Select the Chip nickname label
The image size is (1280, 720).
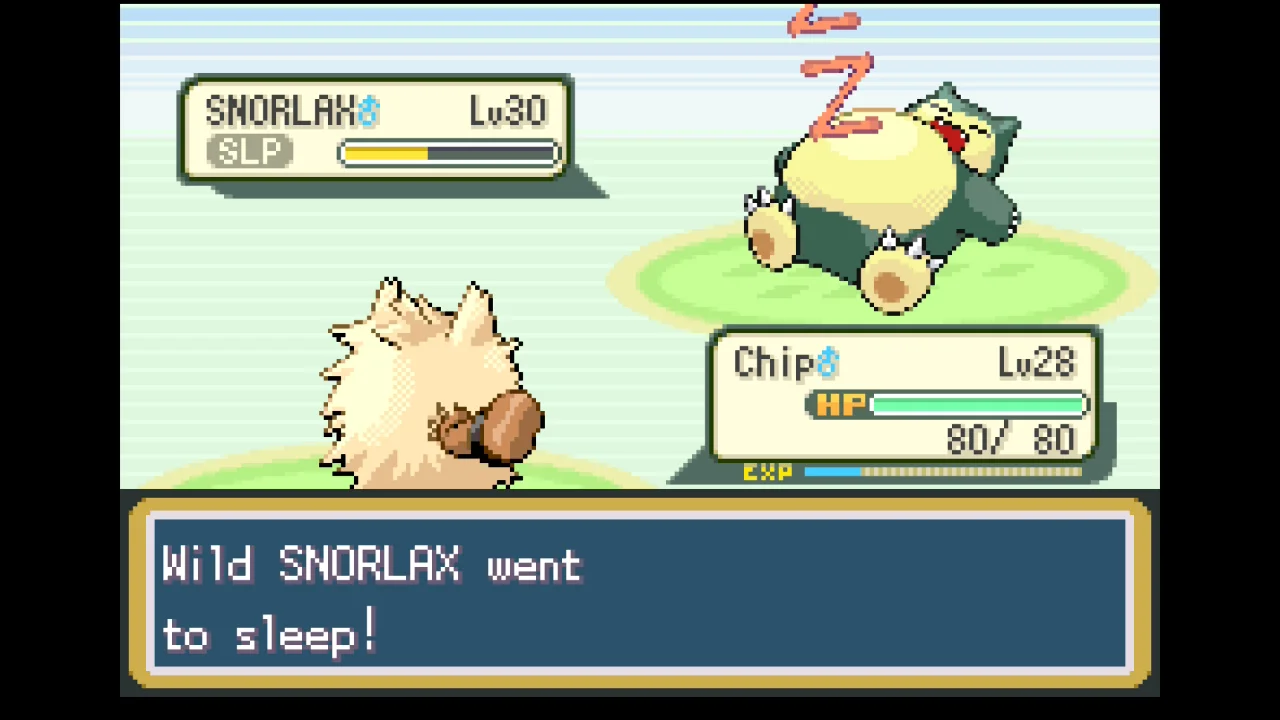click(x=775, y=362)
